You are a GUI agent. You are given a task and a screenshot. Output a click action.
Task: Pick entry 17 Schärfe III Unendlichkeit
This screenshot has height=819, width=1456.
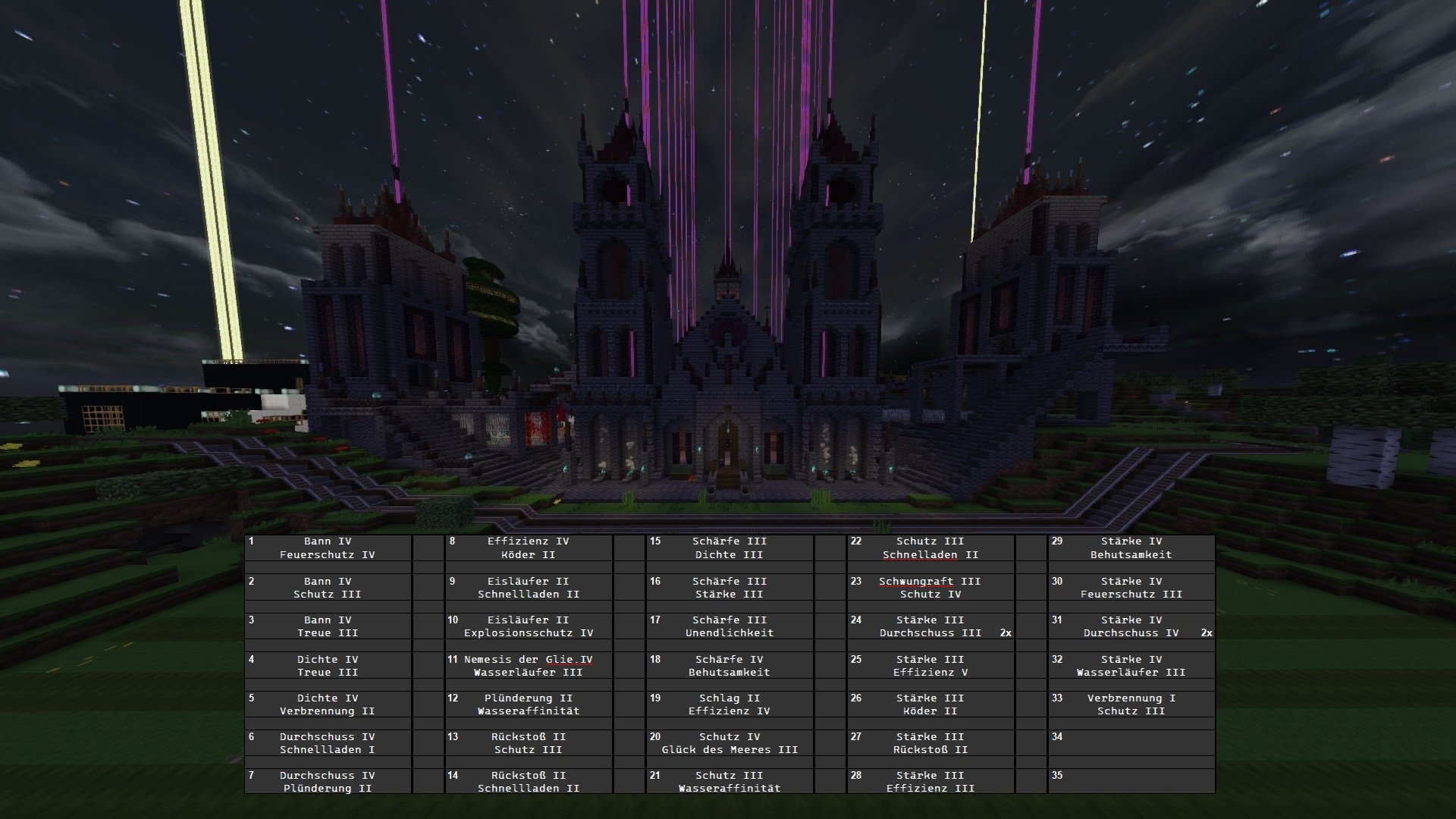pyautogui.click(x=730, y=626)
